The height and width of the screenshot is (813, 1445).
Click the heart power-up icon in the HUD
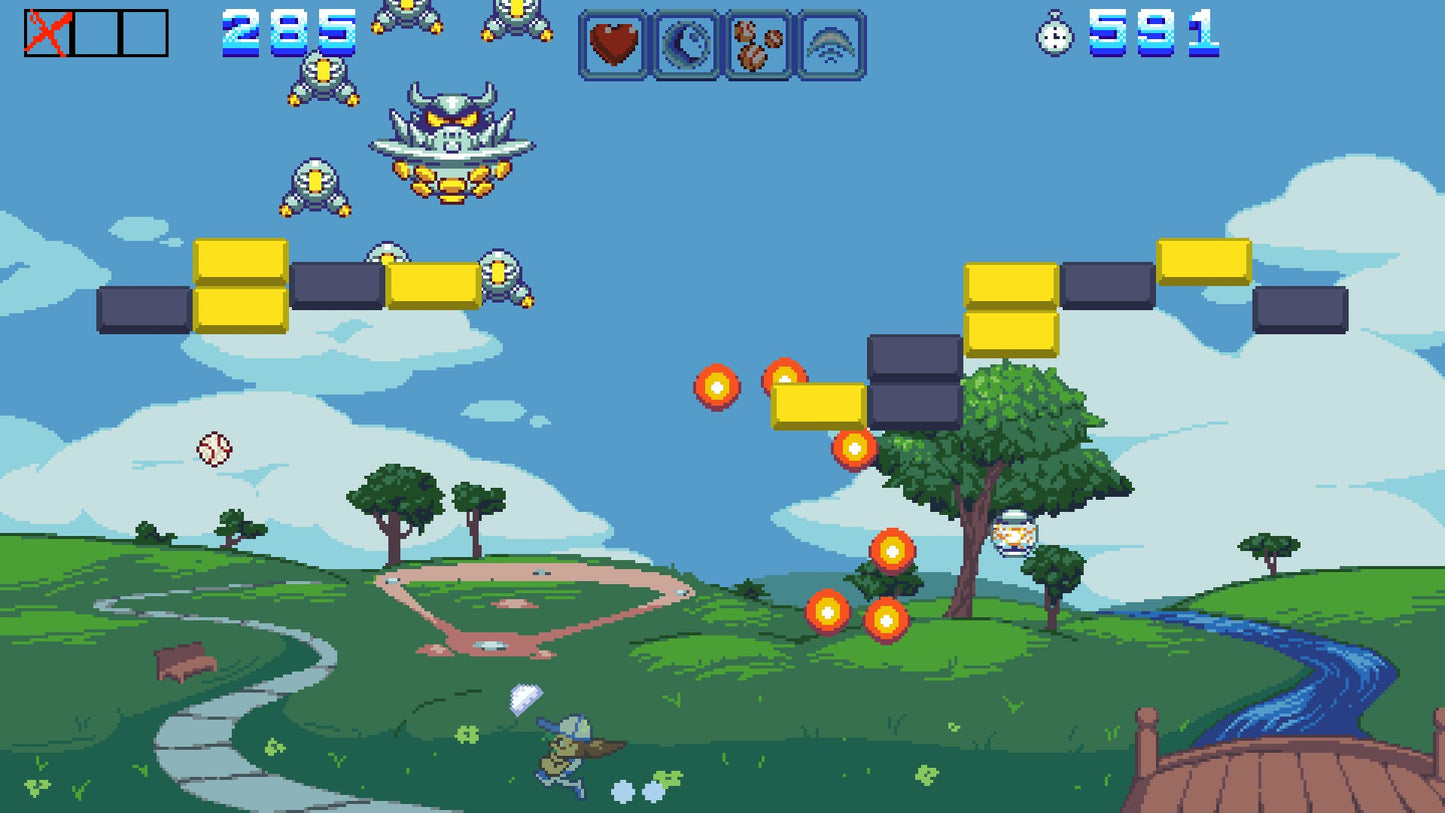tap(613, 44)
